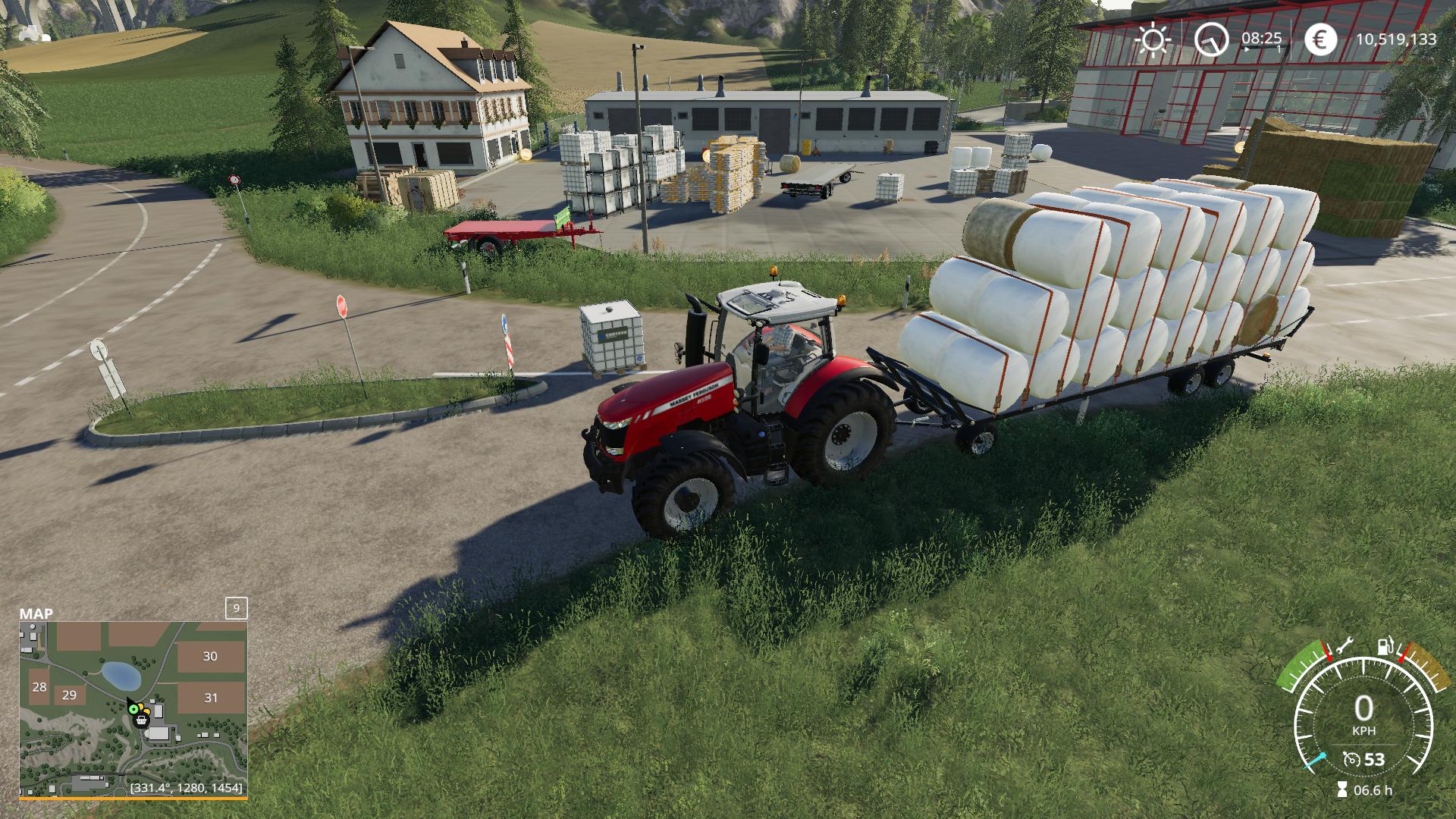Click the wrench damage gauge icon
Viewport: 1456px width, 819px height.
coord(1344,645)
